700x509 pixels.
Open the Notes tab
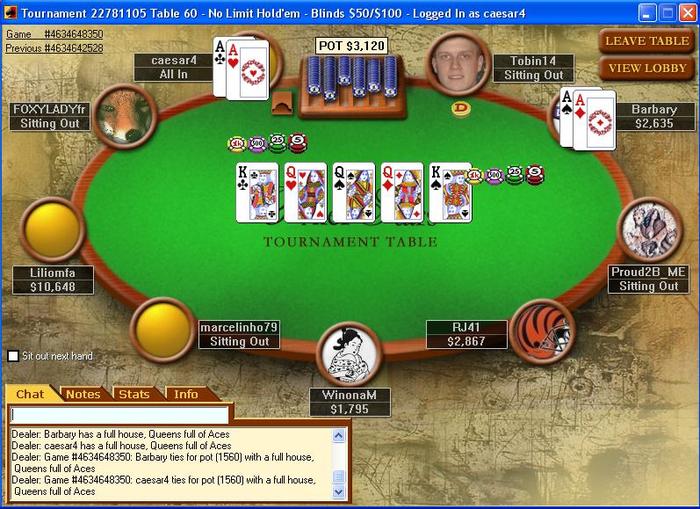83,394
